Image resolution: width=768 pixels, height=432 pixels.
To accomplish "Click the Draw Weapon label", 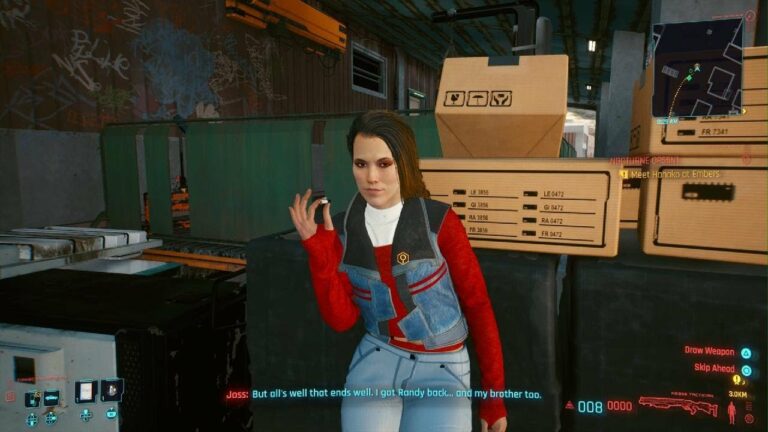I will (x=708, y=351).
